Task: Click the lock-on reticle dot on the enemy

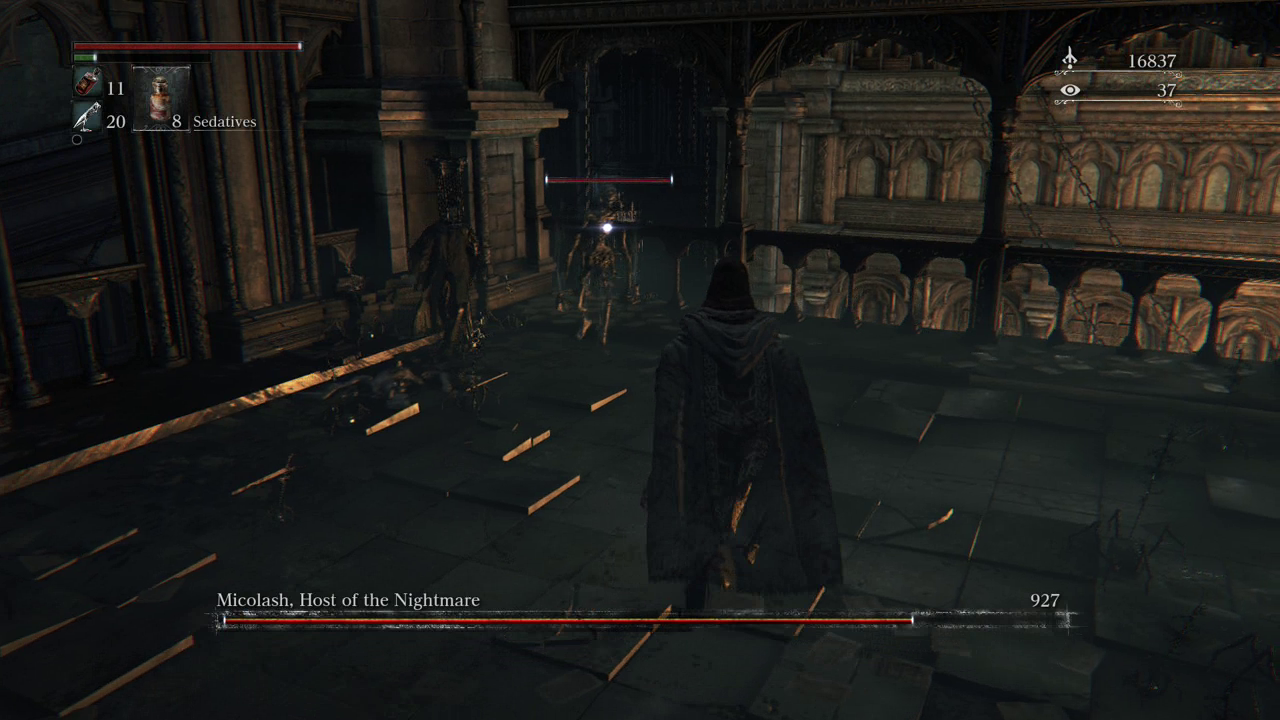Action: click(x=607, y=227)
